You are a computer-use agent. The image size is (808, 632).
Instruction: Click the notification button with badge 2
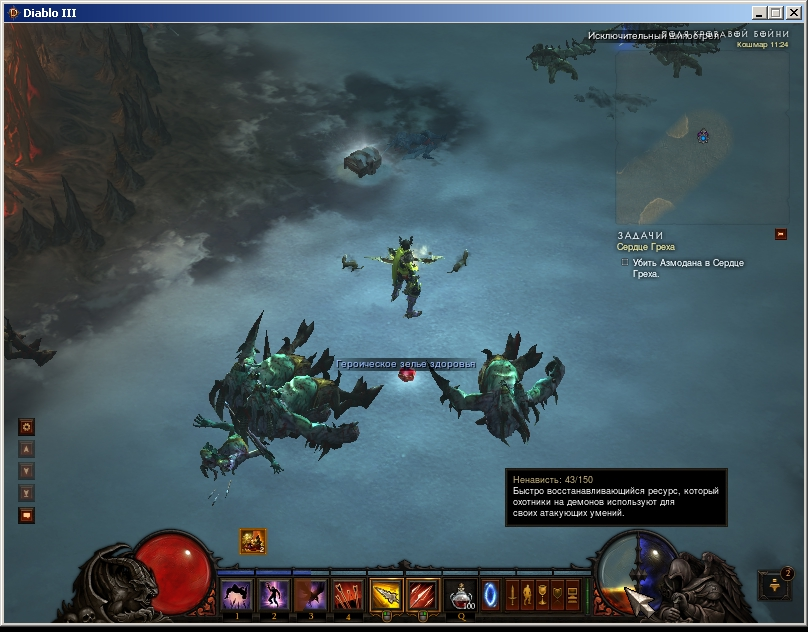click(x=775, y=587)
